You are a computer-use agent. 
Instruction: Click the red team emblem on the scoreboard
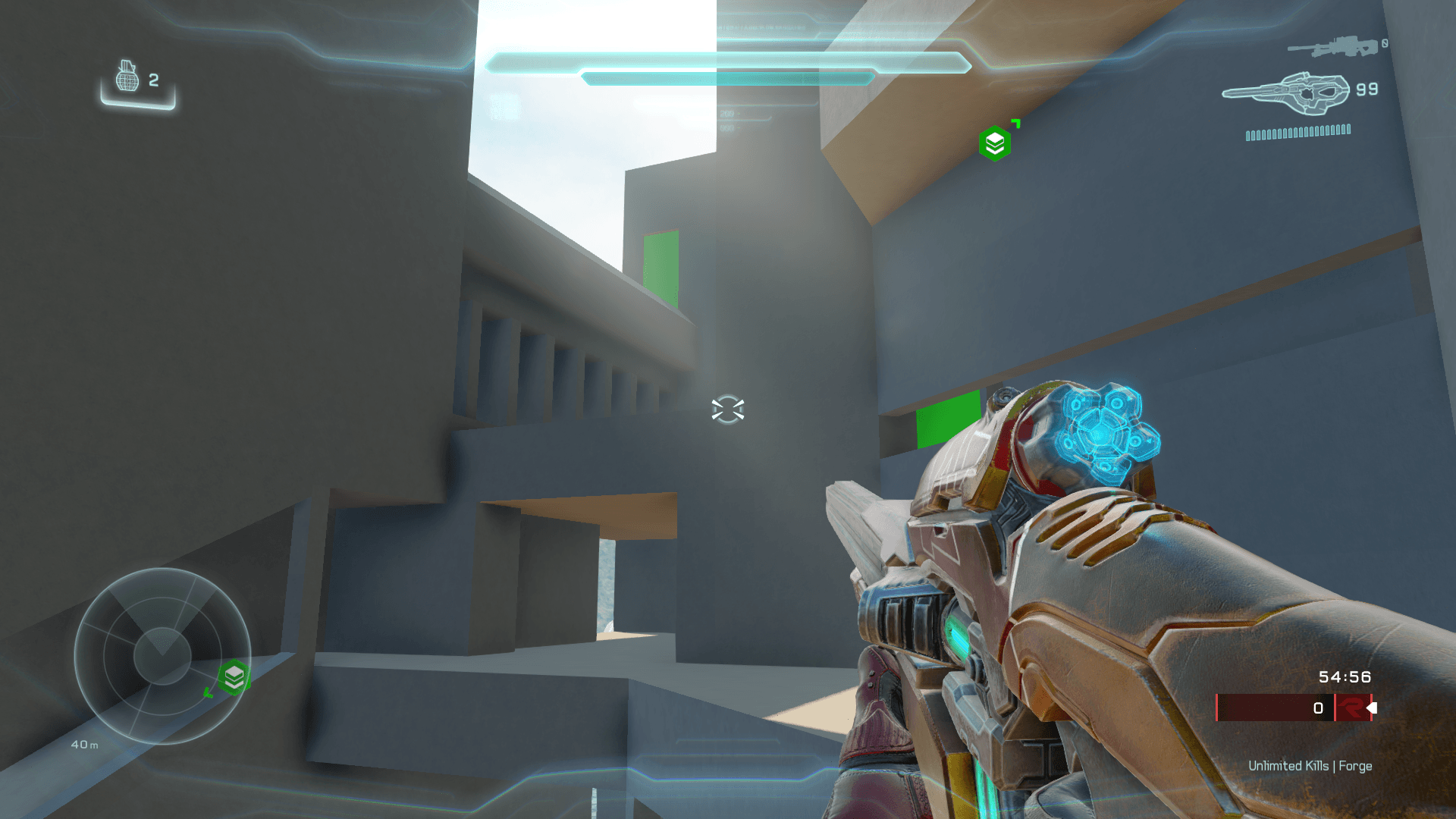point(1351,708)
